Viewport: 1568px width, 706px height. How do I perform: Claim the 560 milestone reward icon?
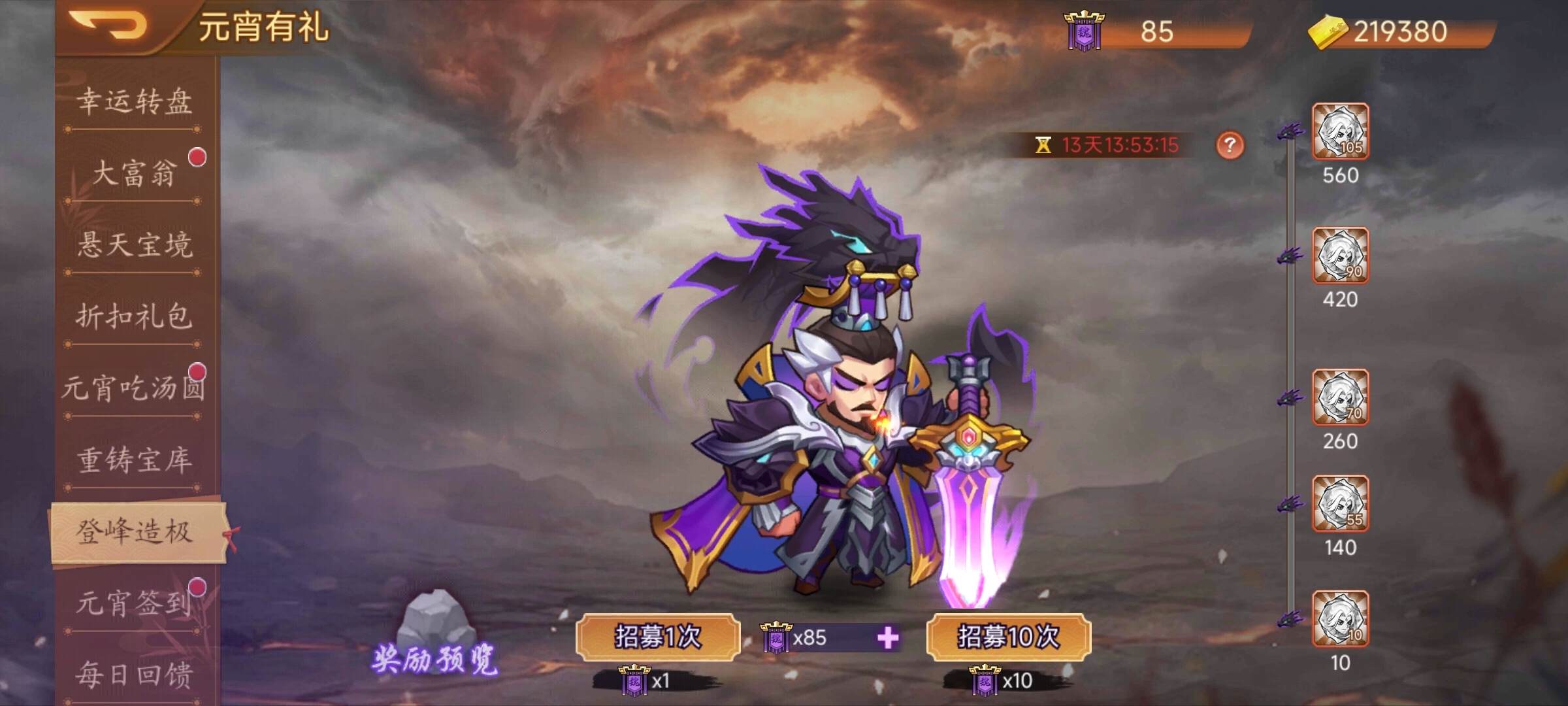click(x=1340, y=131)
